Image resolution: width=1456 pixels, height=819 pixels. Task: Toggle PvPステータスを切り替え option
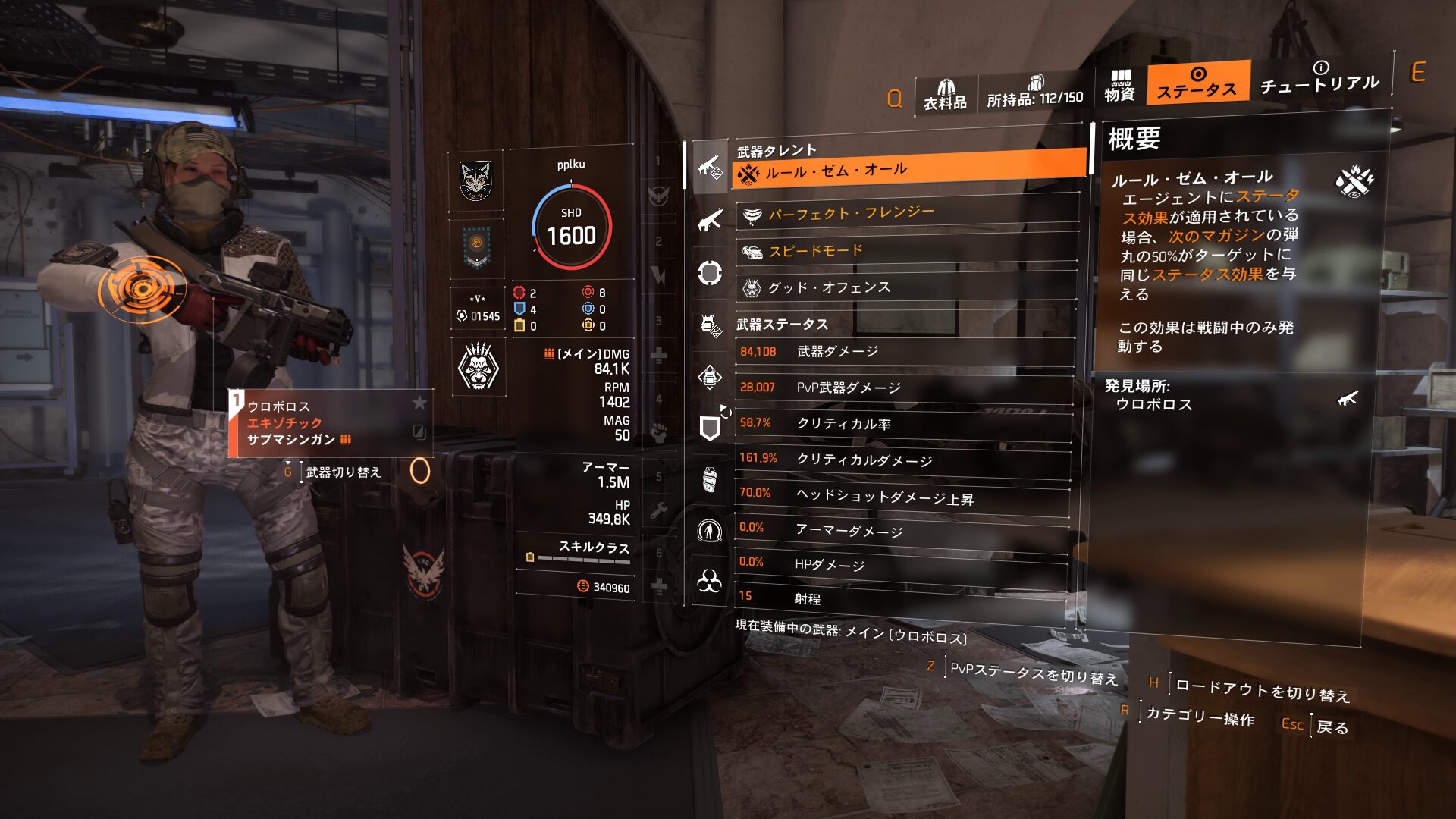1033,672
